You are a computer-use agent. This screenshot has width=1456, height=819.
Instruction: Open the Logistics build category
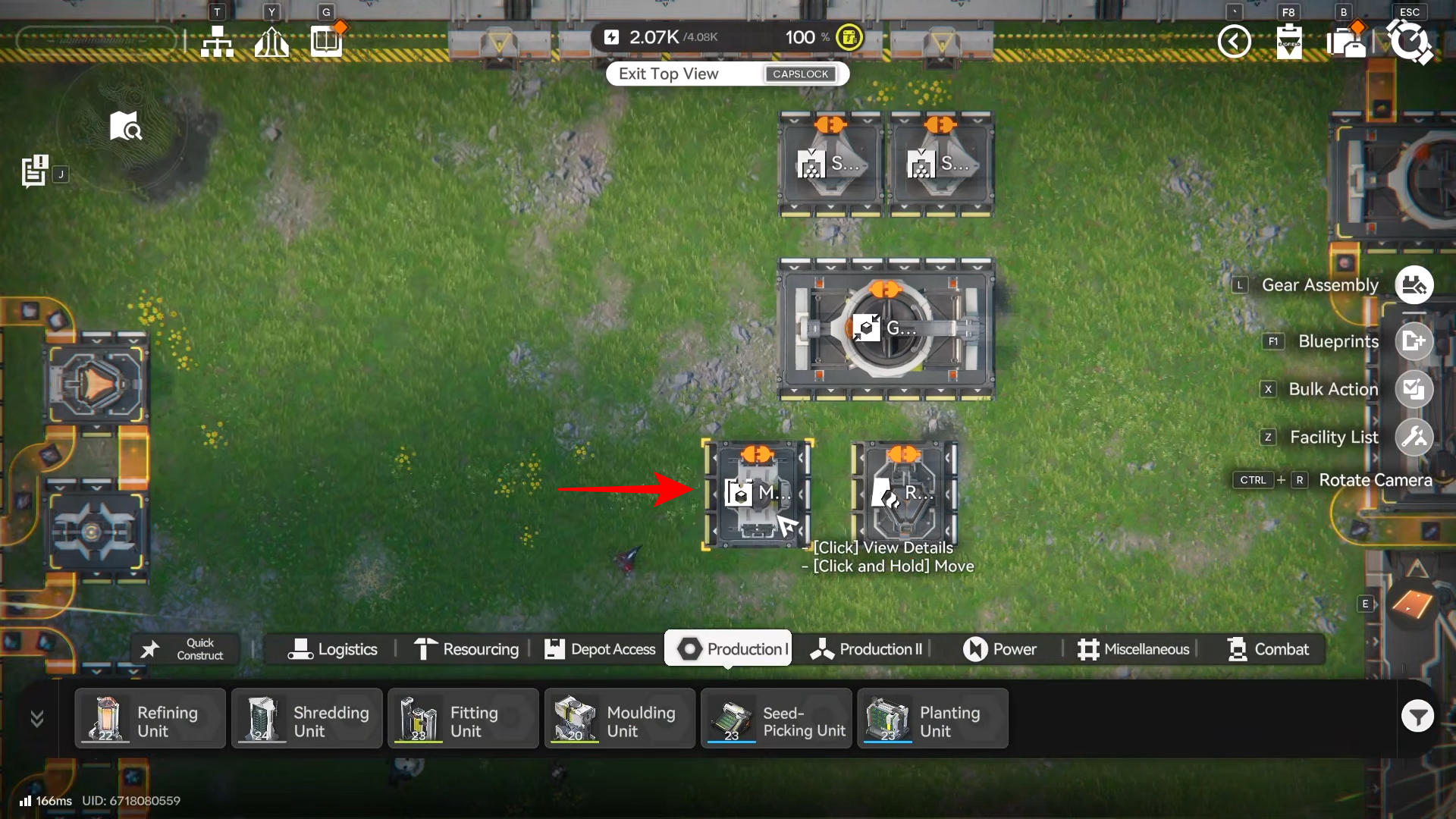click(x=332, y=649)
